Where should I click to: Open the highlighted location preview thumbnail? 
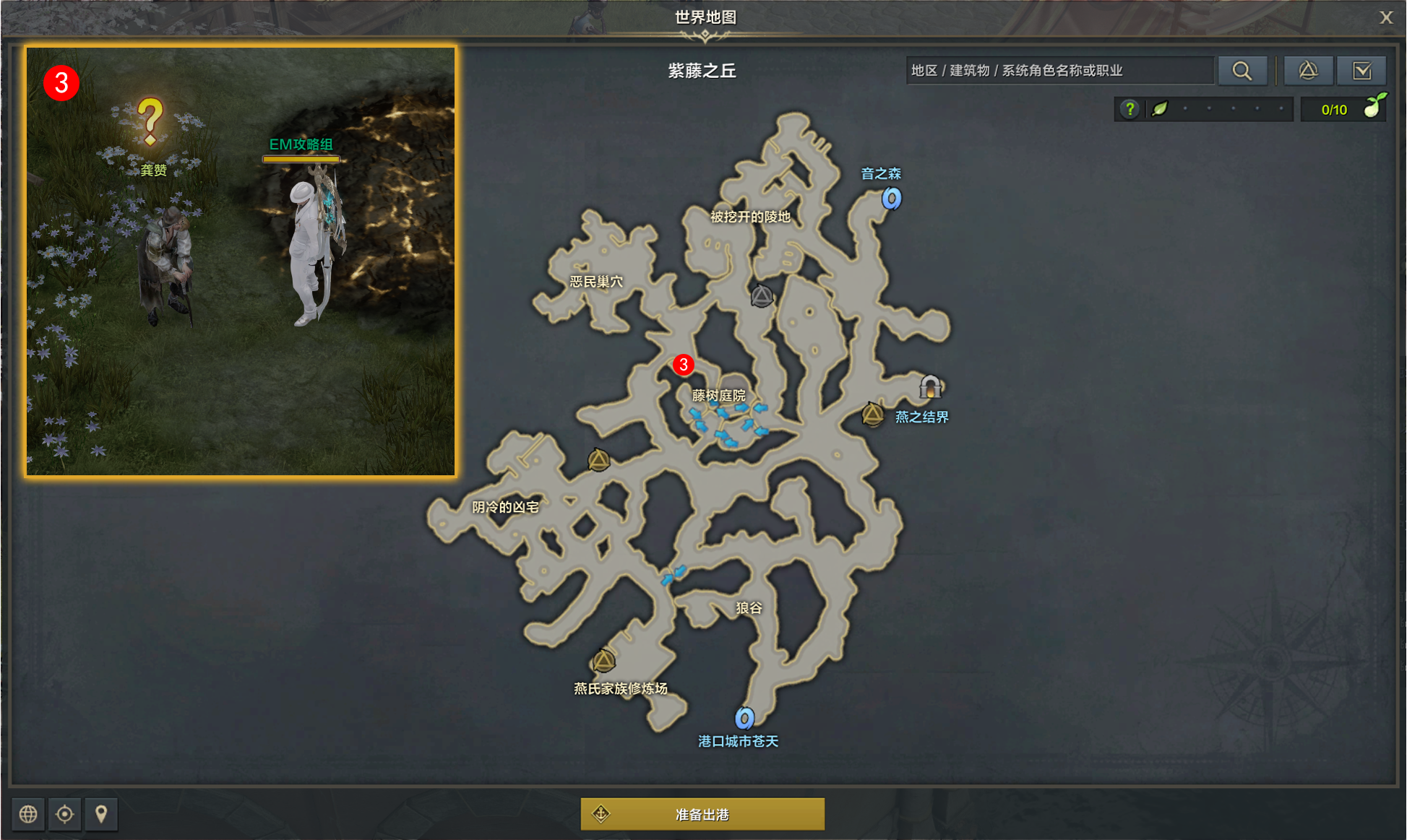click(241, 261)
